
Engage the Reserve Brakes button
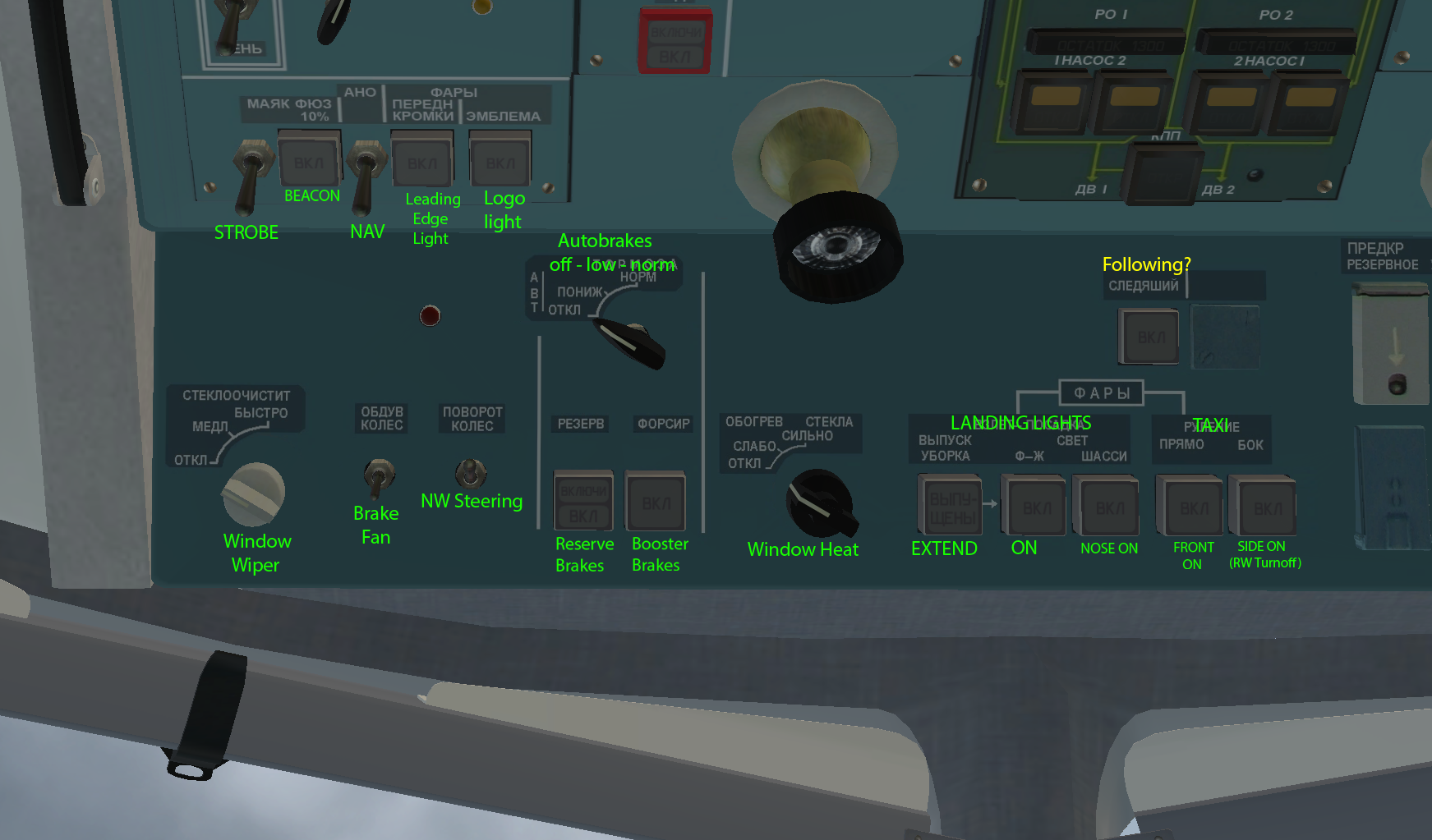[583, 502]
